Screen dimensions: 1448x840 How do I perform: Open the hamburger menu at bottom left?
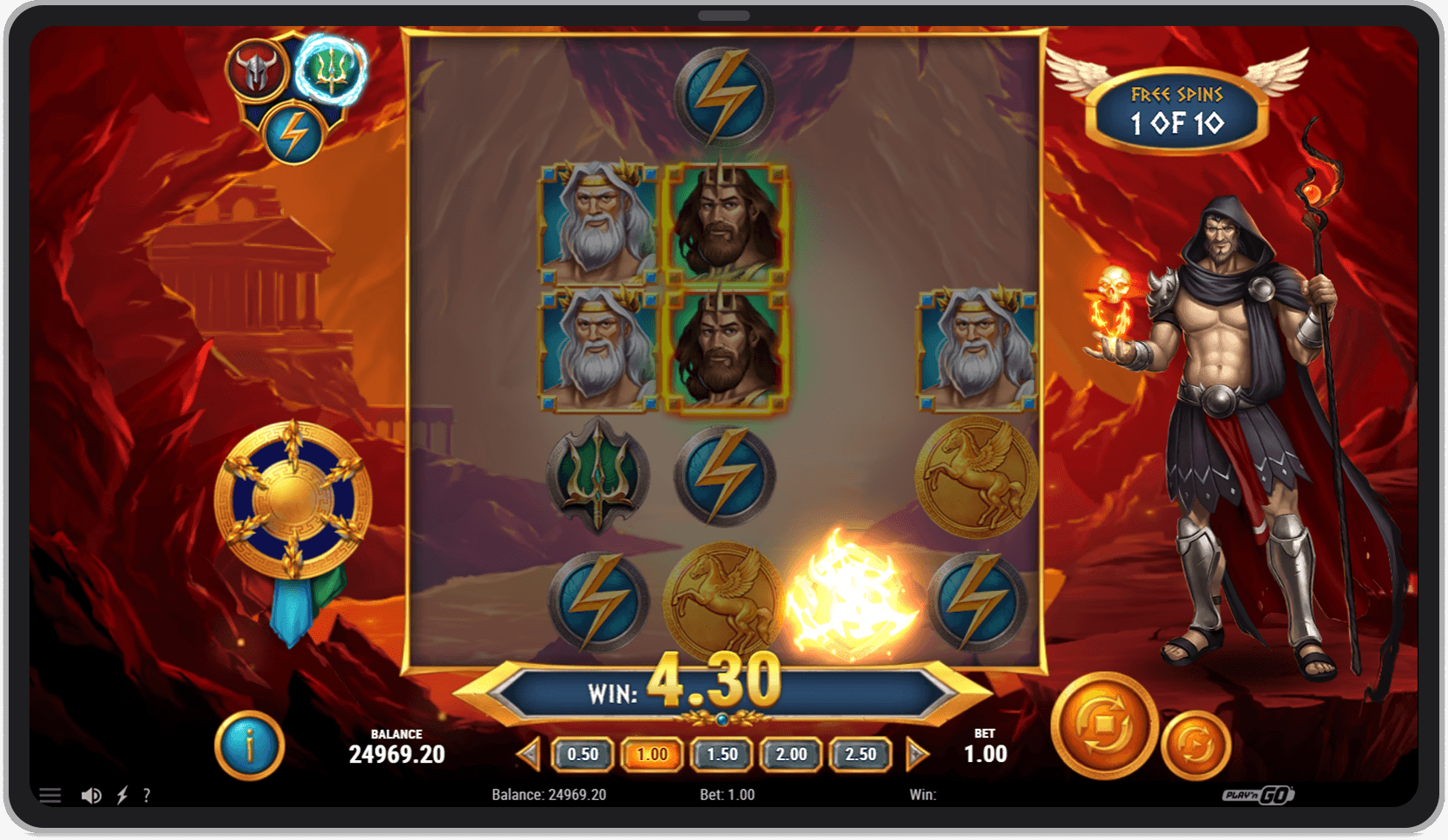coord(49,794)
